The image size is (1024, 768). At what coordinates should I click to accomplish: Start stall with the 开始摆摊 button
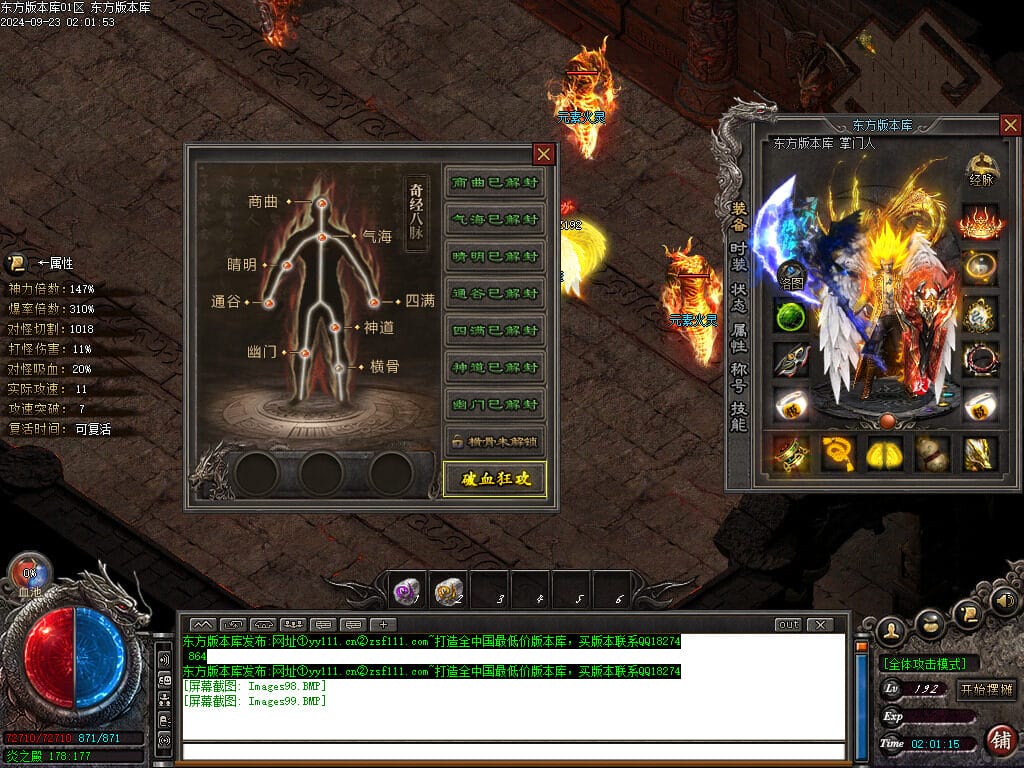pos(986,689)
